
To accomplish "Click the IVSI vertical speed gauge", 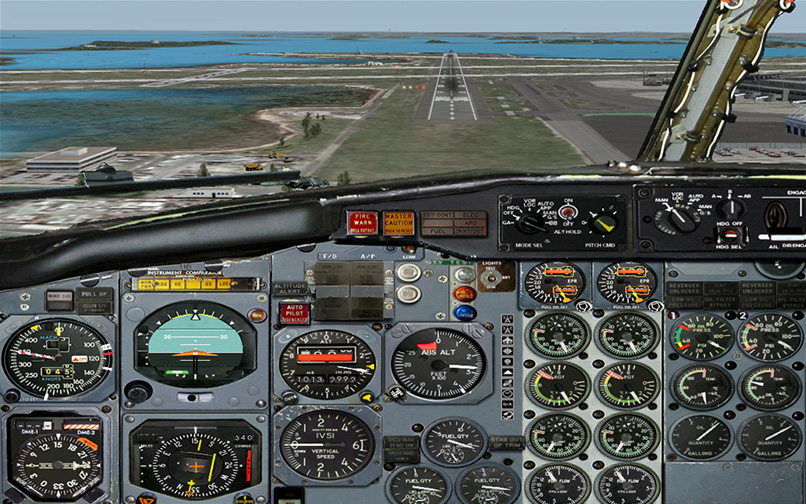I will [326, 443].
